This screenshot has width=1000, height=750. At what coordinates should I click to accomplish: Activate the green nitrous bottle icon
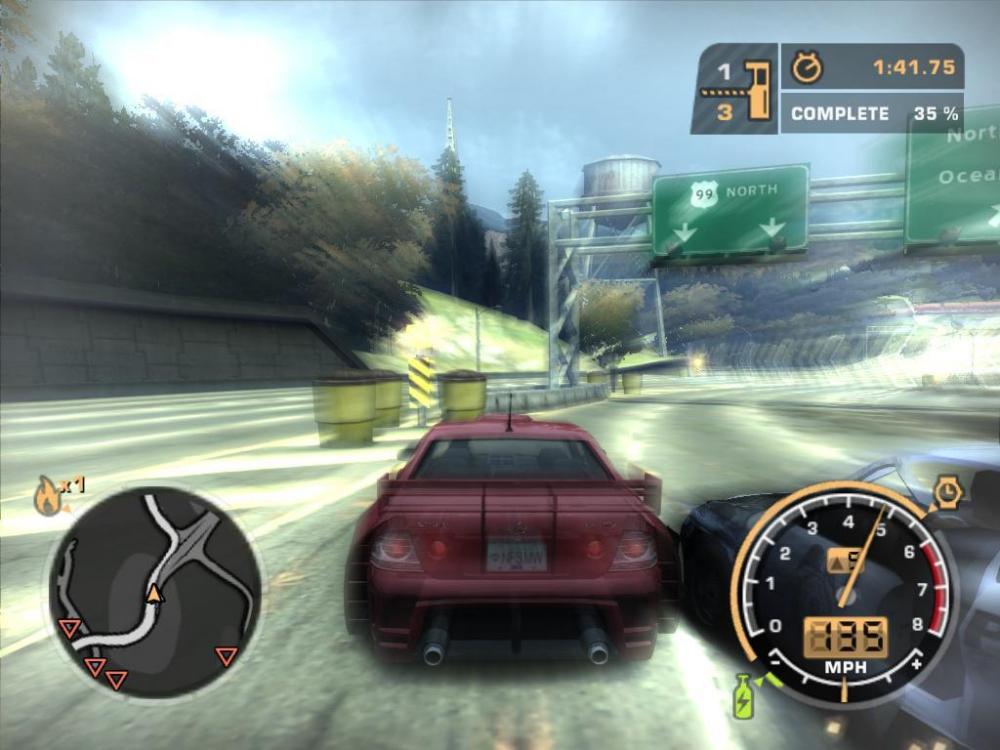tap(743, 695)
